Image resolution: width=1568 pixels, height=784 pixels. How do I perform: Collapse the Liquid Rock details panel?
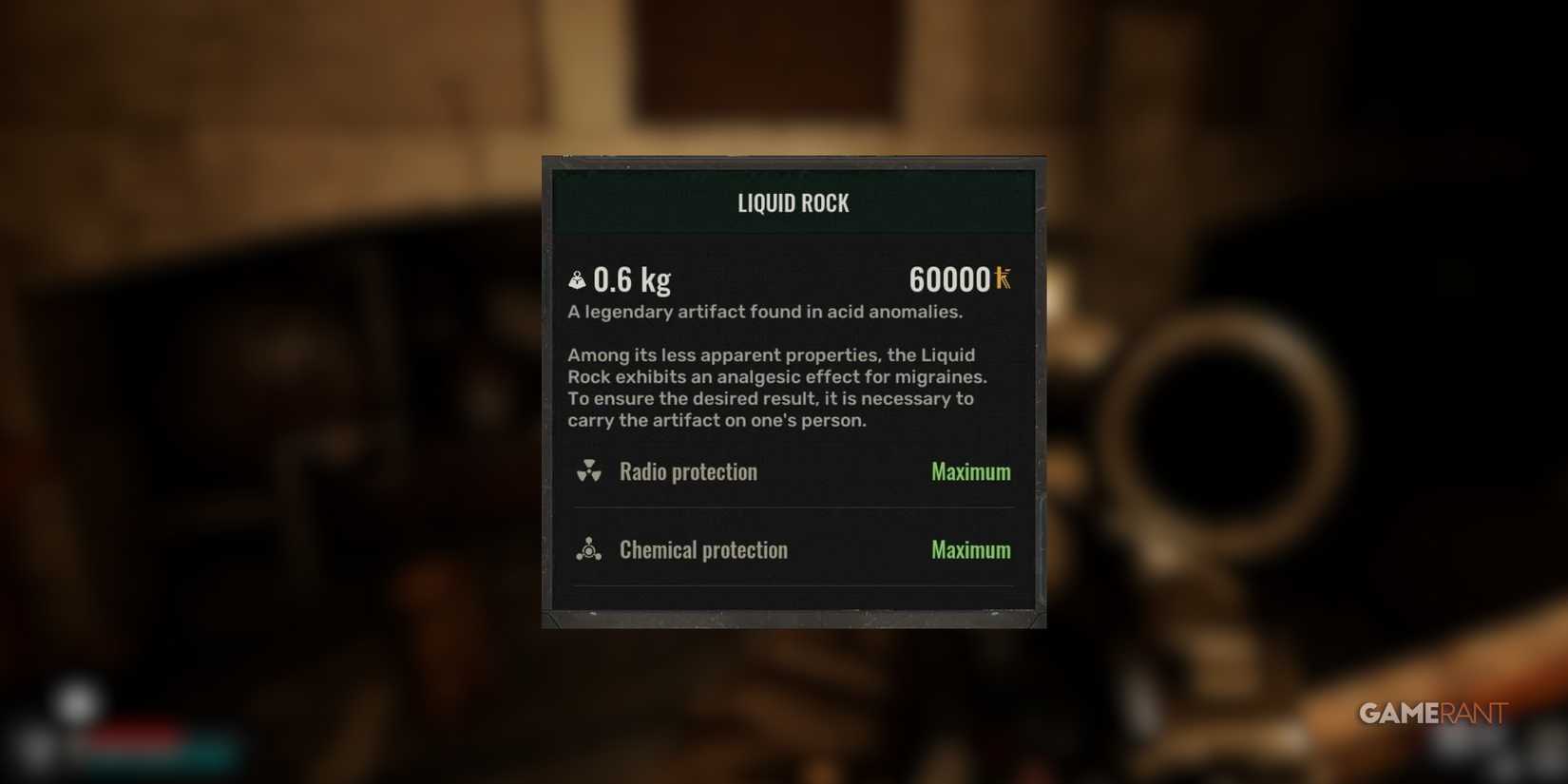pyautogui.click(x=794, y=390)
